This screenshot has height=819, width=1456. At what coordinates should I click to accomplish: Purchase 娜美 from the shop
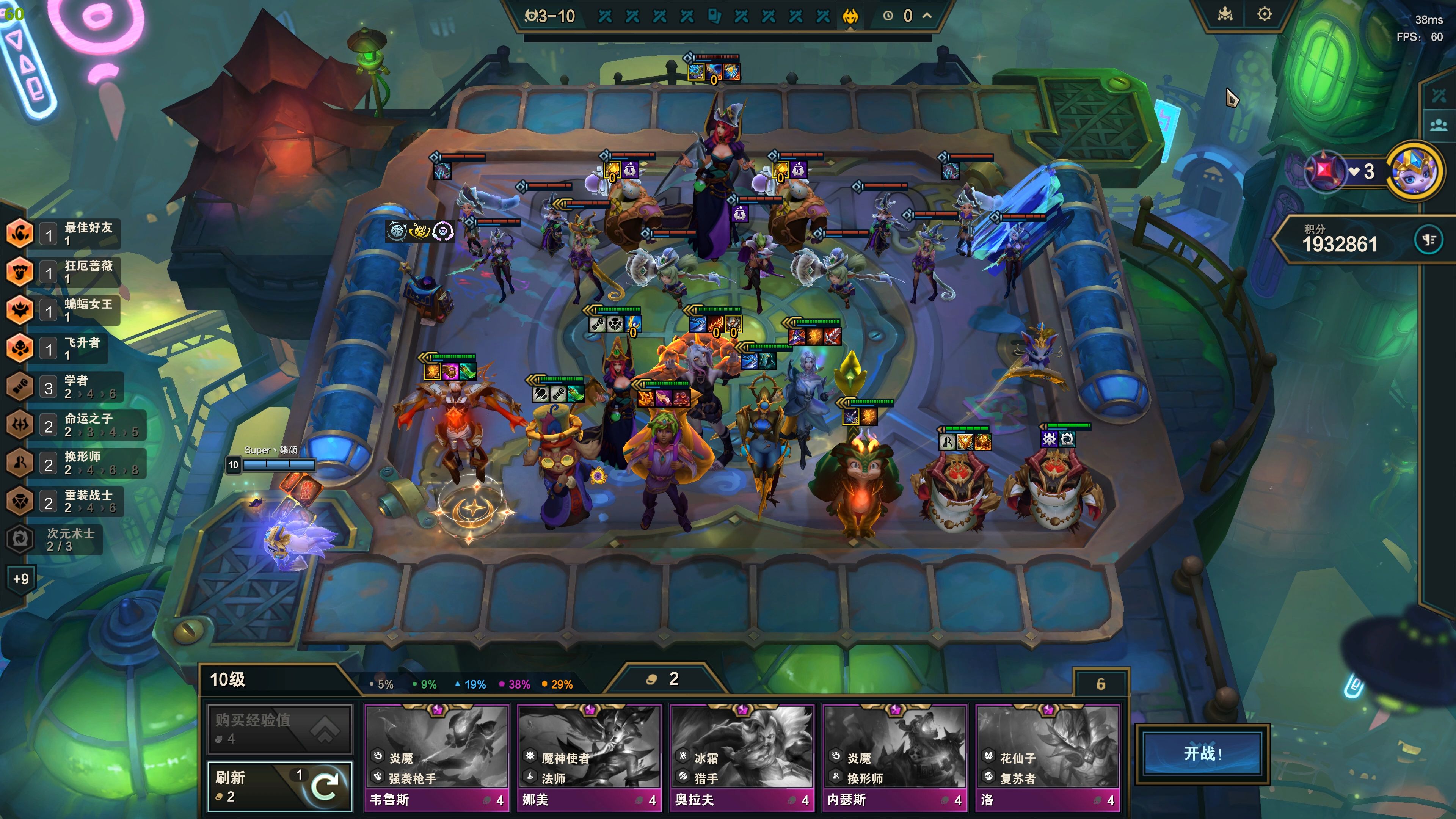pos(589,758)
